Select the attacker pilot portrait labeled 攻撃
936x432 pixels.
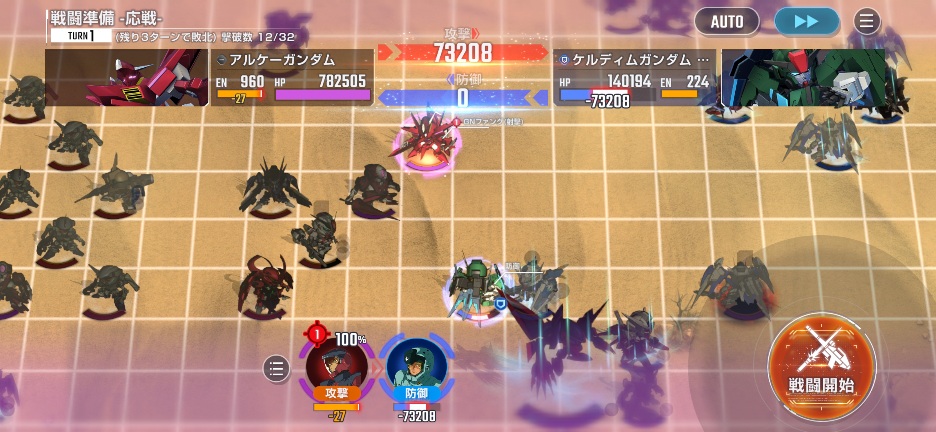[x=336, y=368]
